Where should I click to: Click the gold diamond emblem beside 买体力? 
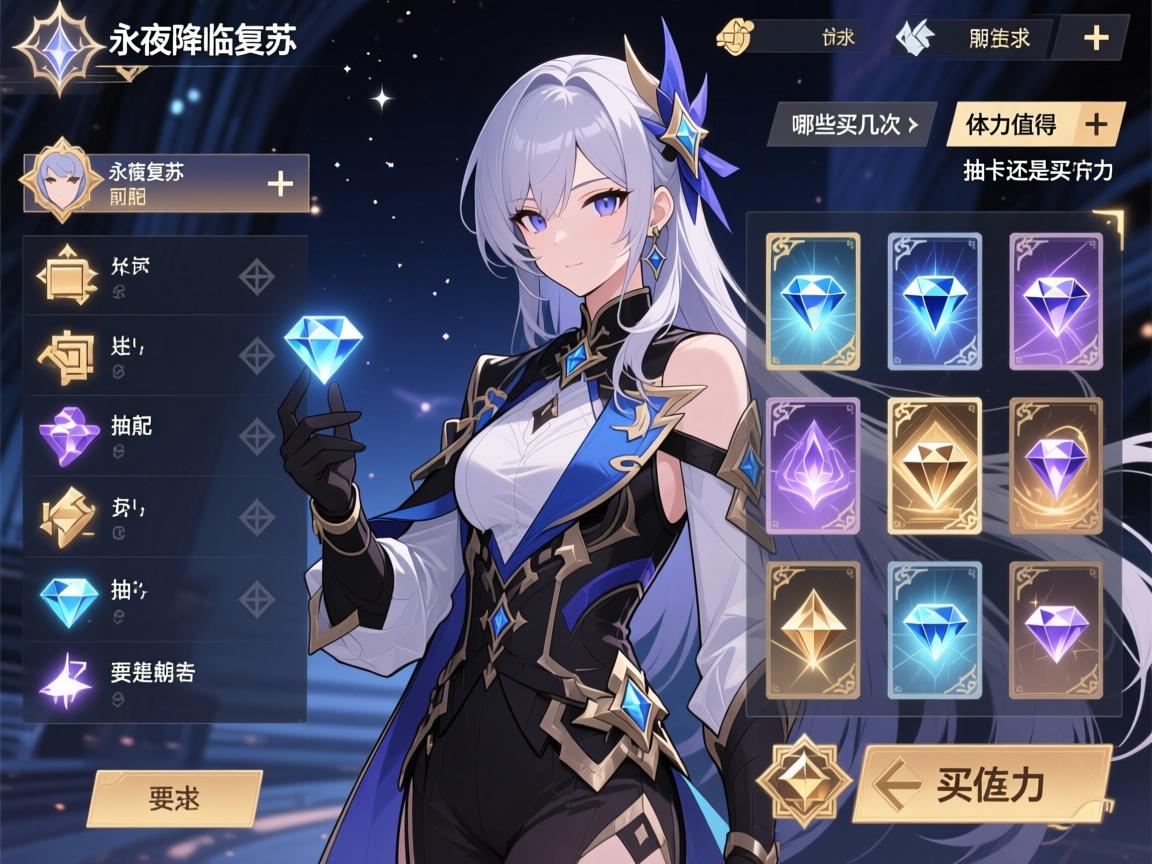[x=795, y=782]
